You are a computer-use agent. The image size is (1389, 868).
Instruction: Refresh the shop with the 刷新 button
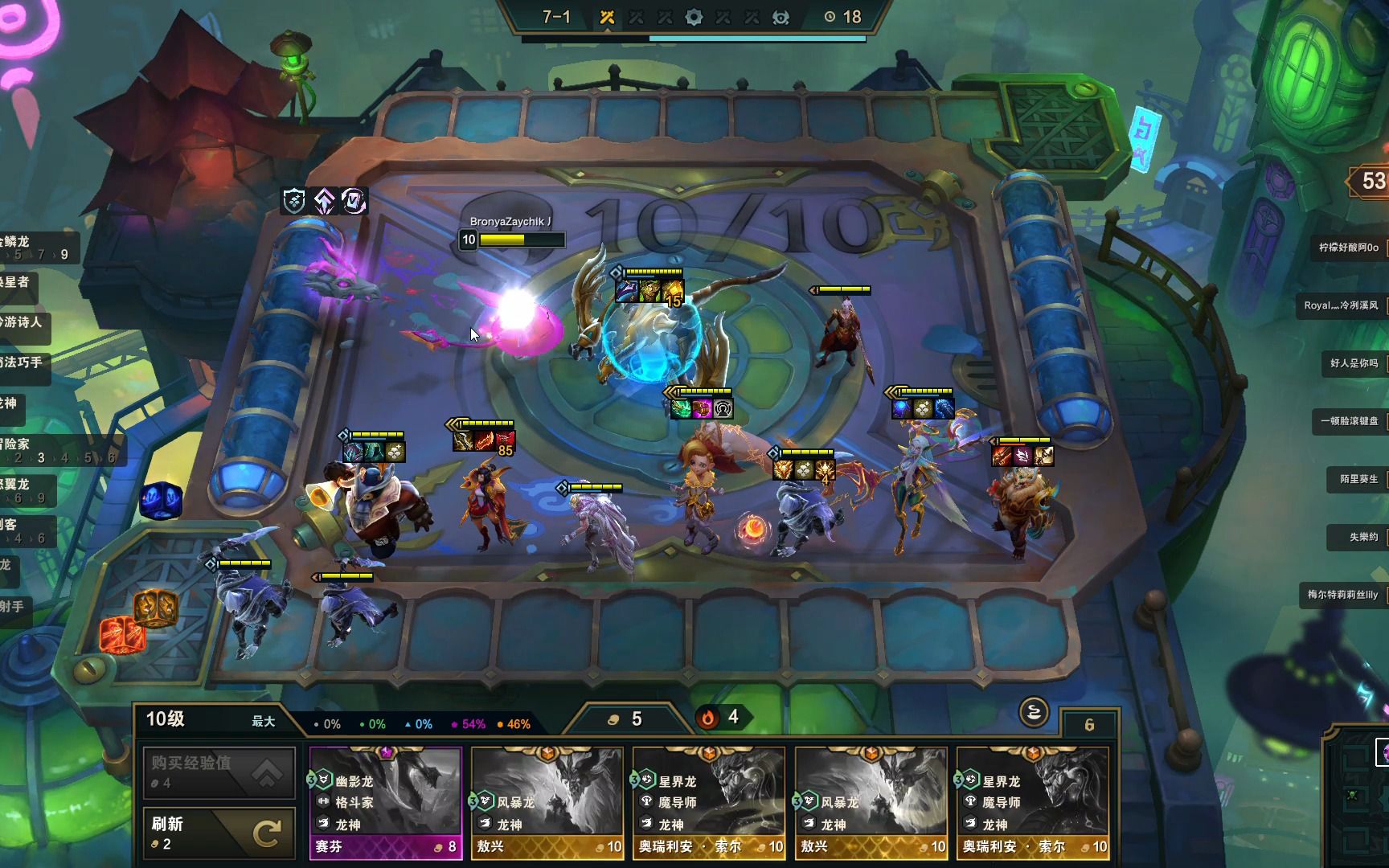pyautogui.click(x=219, y=833)
